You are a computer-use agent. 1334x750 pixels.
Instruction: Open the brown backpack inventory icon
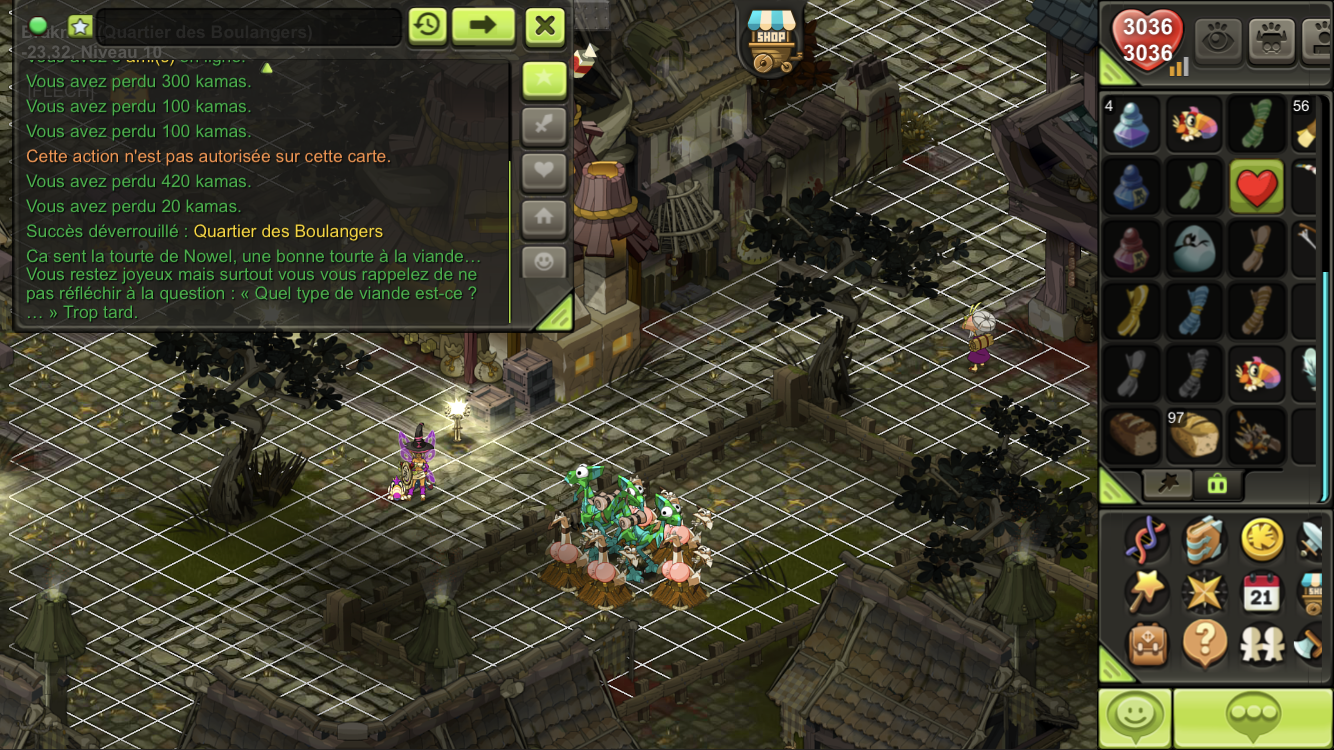click(x=1147, y=643)
